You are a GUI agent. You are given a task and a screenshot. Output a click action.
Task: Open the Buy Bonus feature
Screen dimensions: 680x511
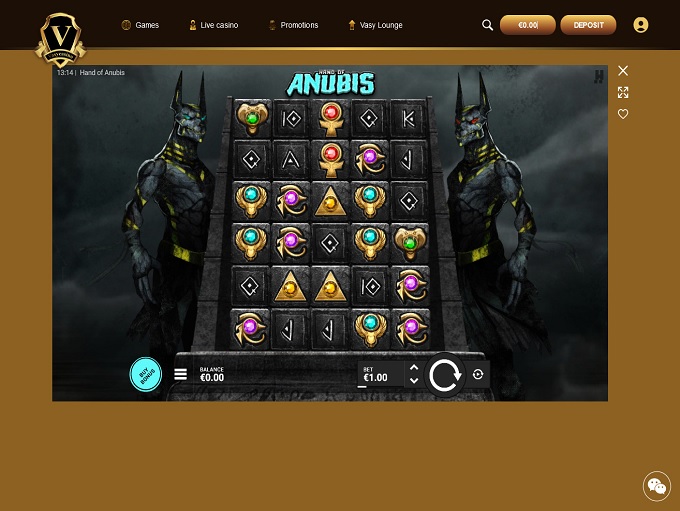click(146, 374)
